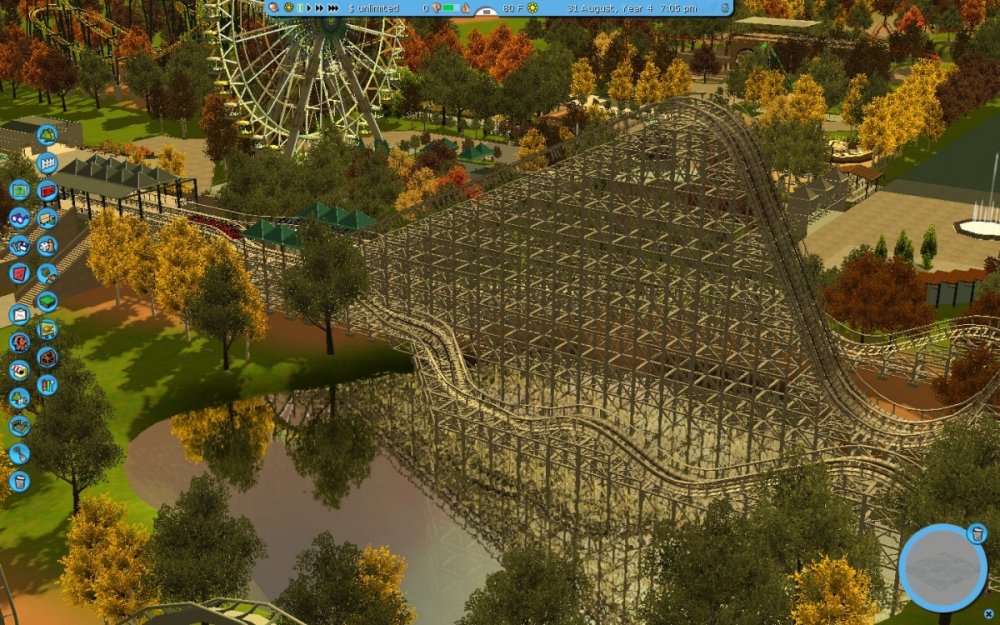Open the picture frame icon panel
The width and height of the screenshot is (1000, 625).
pos(19,314)
